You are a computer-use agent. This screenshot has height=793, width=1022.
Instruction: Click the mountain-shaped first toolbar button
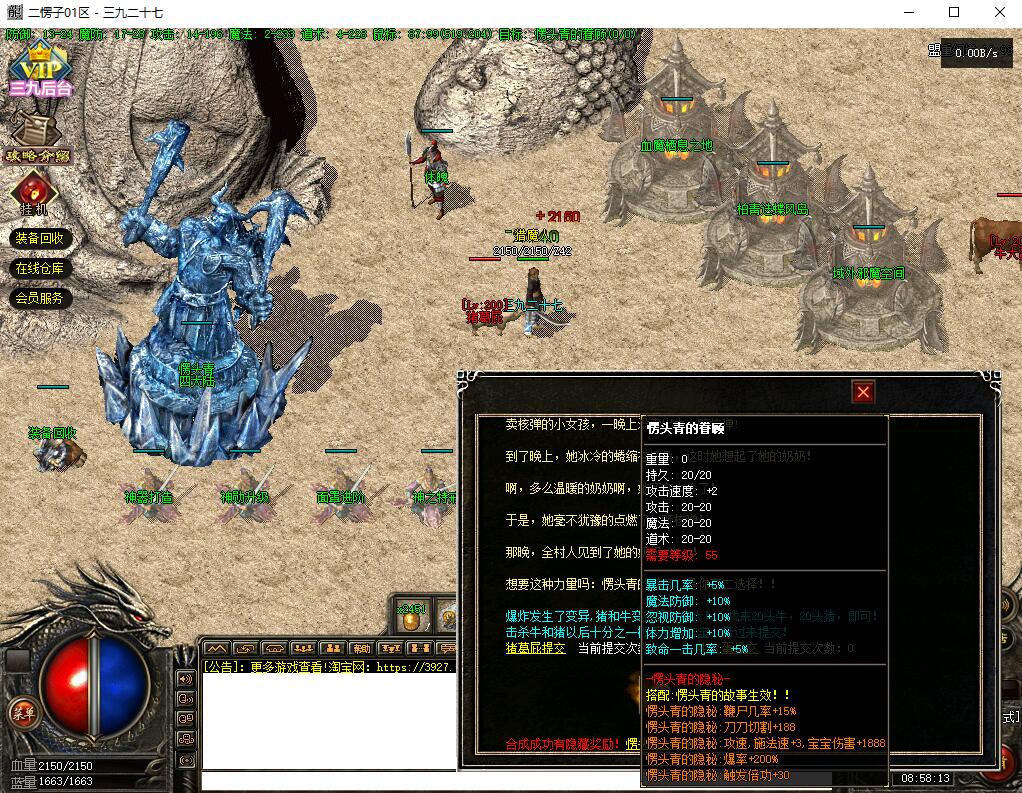click(x=216, y=649)
